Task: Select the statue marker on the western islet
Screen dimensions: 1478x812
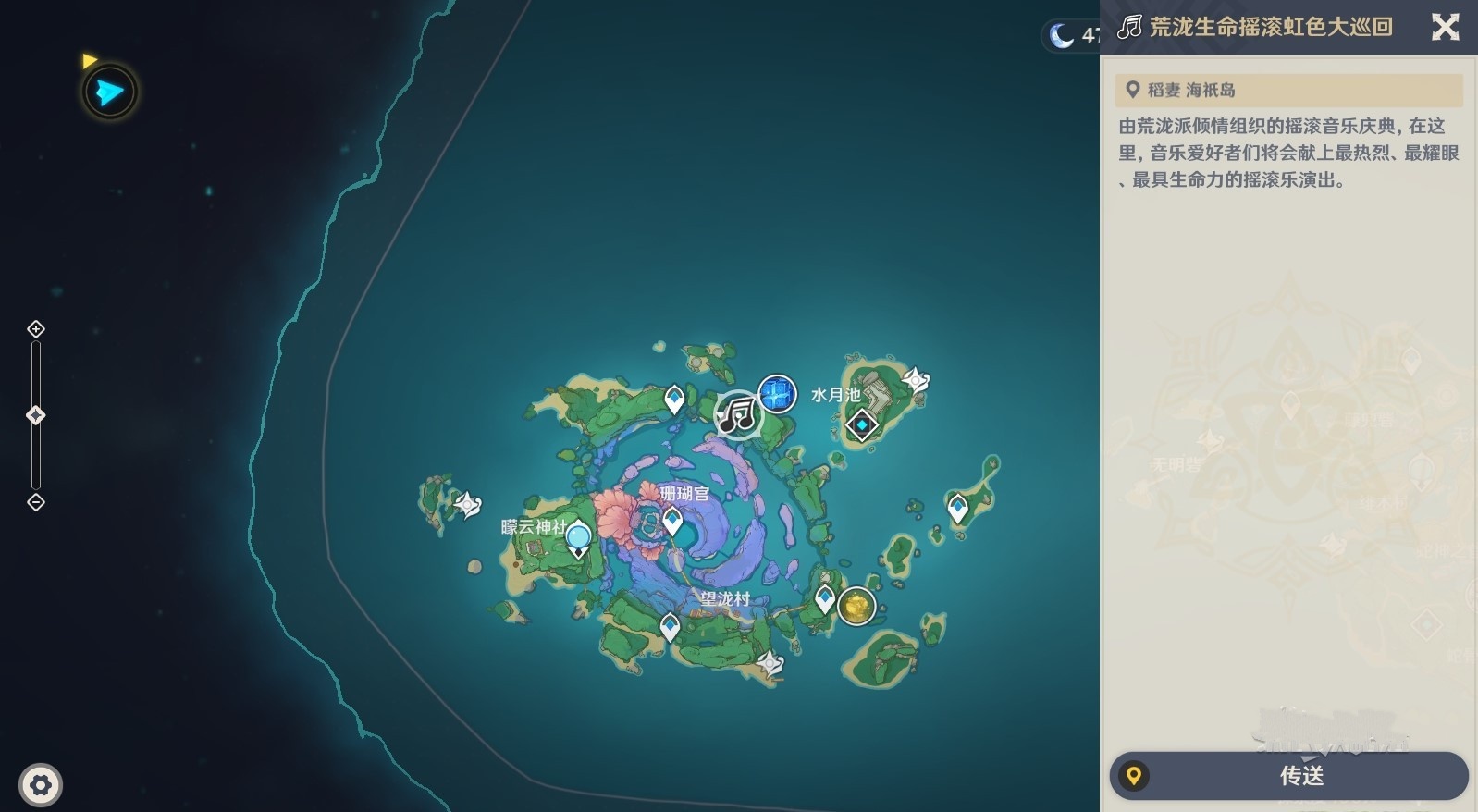Action: (468, 505)
